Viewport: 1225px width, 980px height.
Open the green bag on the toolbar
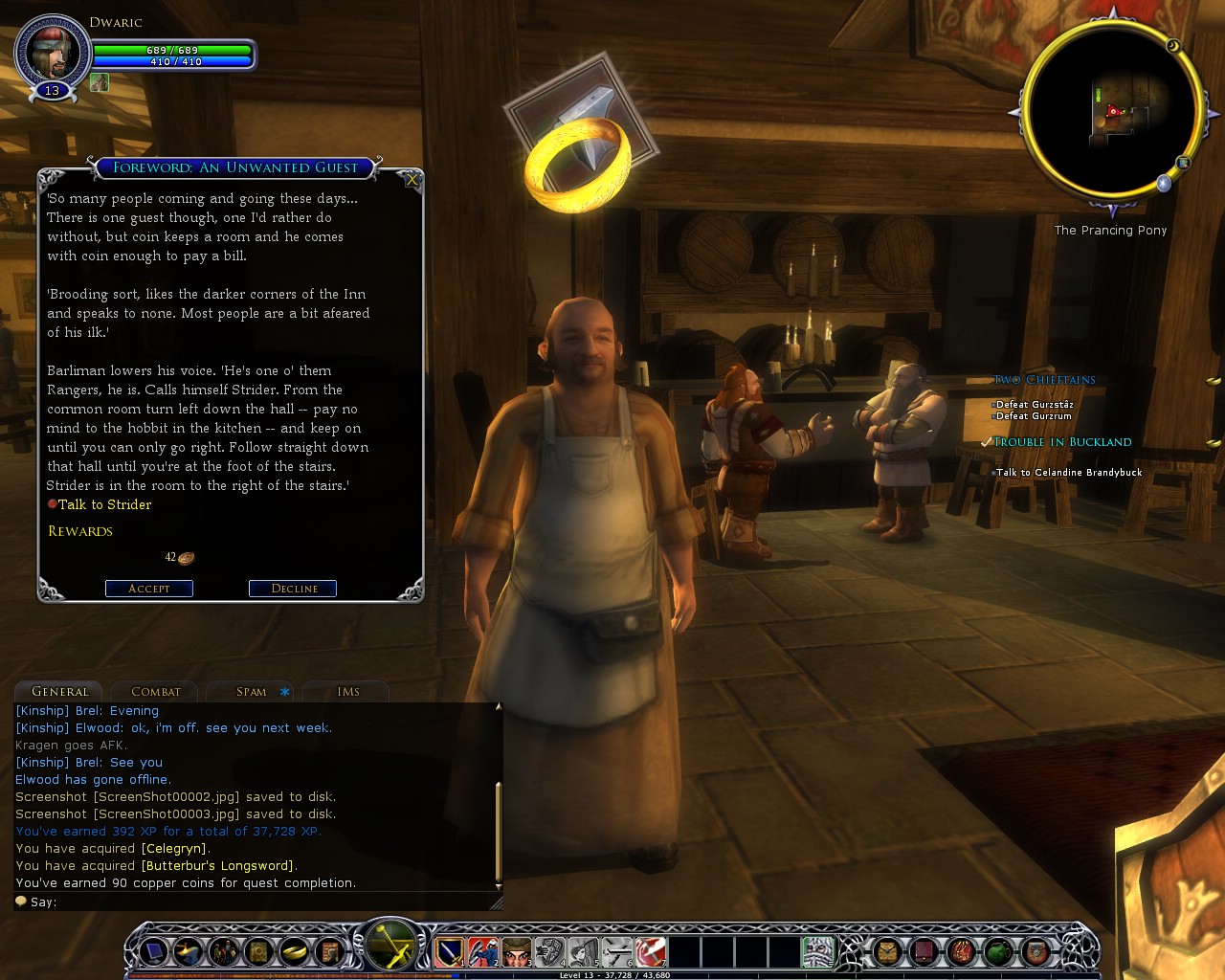click(x=998, y=952)
